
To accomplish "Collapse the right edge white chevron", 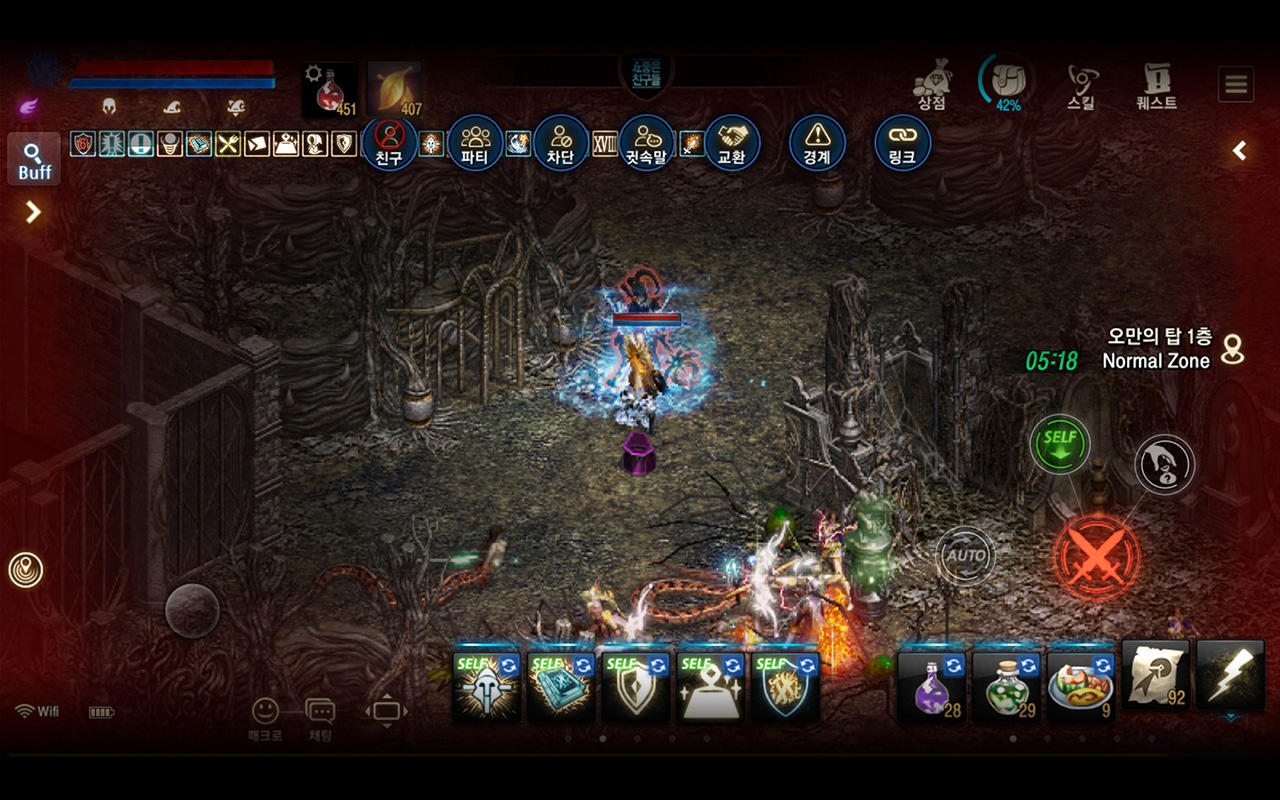I will pyautogui.click(x=1238, y=150).
